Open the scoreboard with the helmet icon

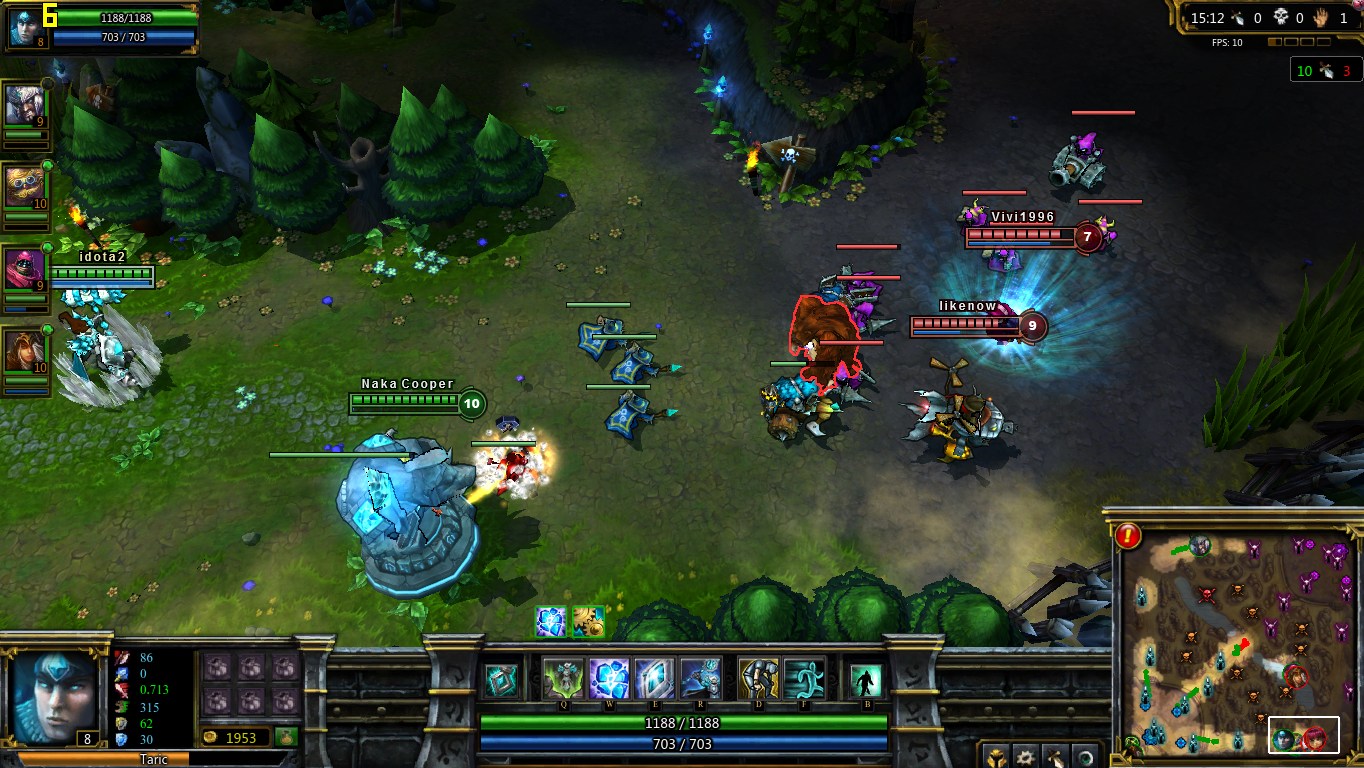pyautogui.click(x=995, y=756)
